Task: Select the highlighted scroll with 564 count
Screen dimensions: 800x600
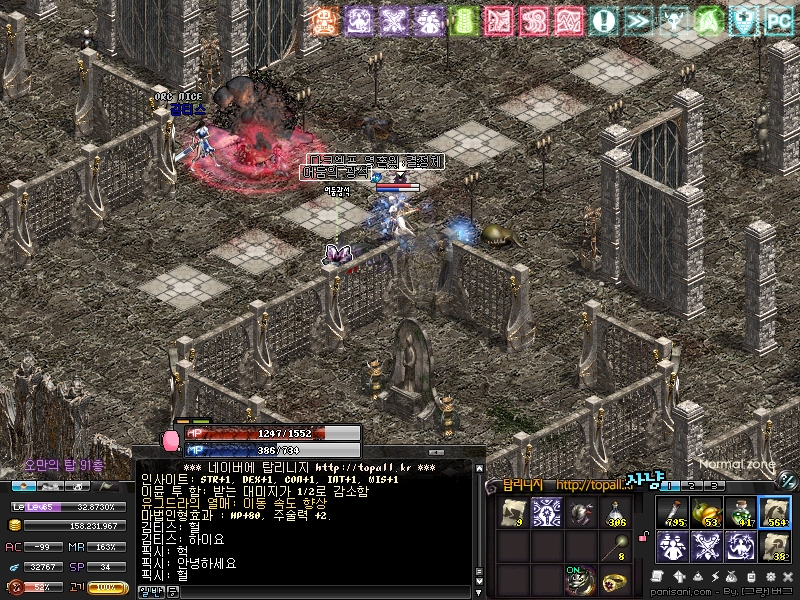Action: point(774,512)
